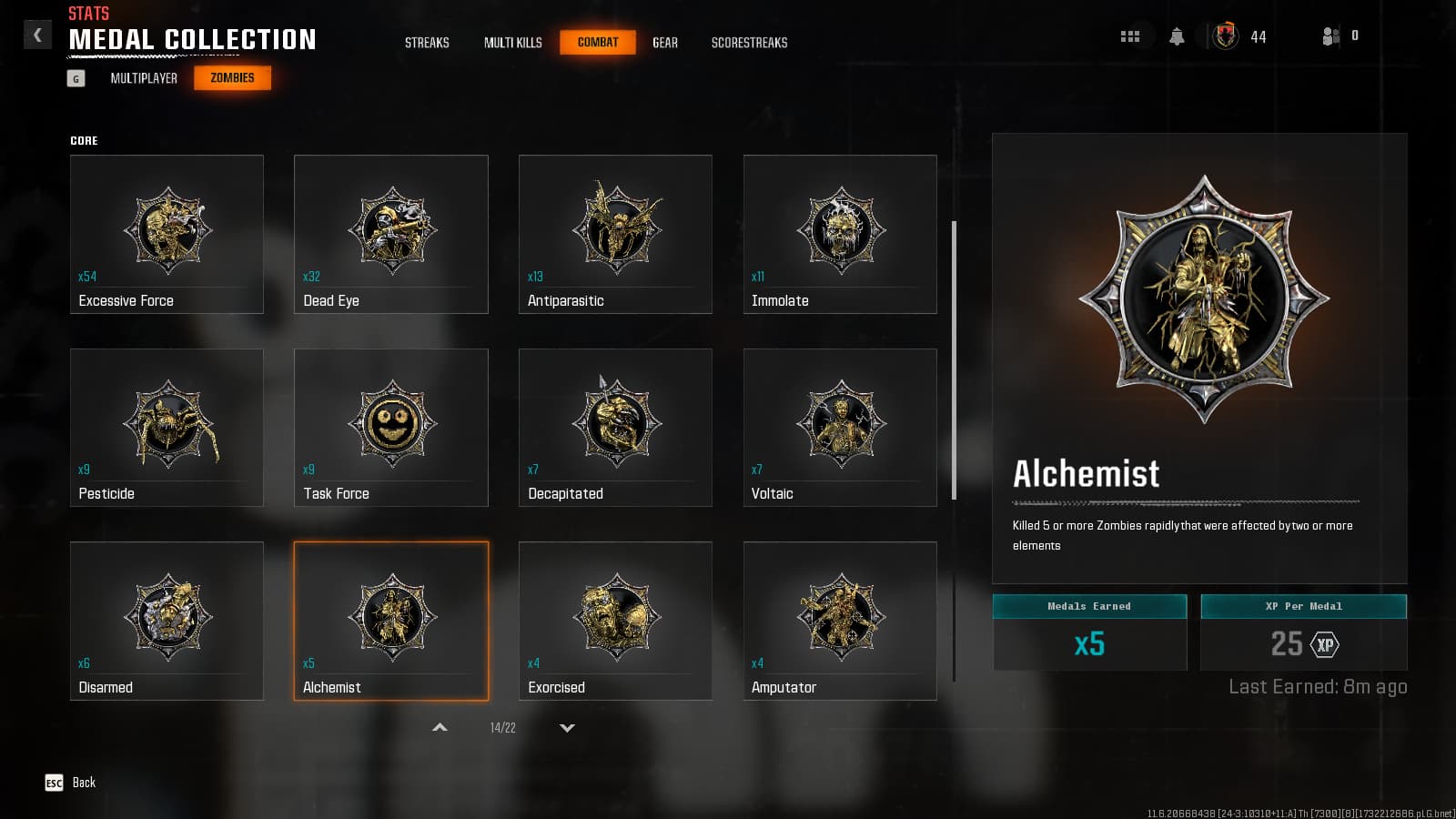Switch to the Streaks tab
Image resolution: width=1456 pixels, height=819 pixels.
[427, 43]
